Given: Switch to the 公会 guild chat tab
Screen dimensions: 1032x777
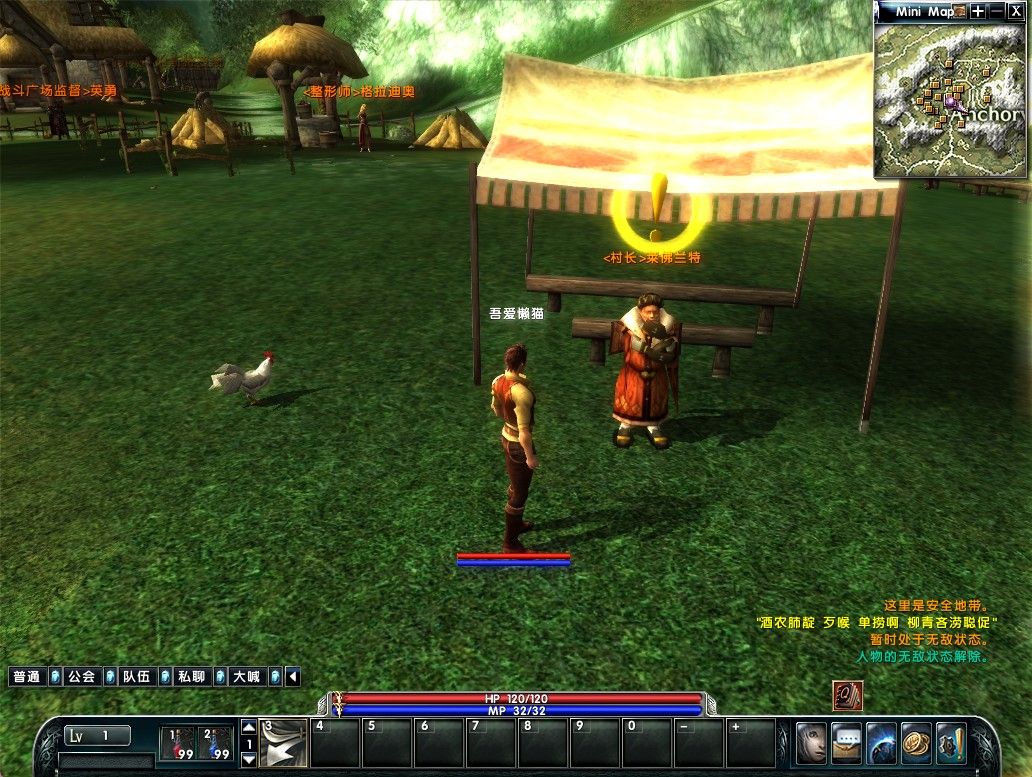Looking at the screenshot, I should coord(81,677).
